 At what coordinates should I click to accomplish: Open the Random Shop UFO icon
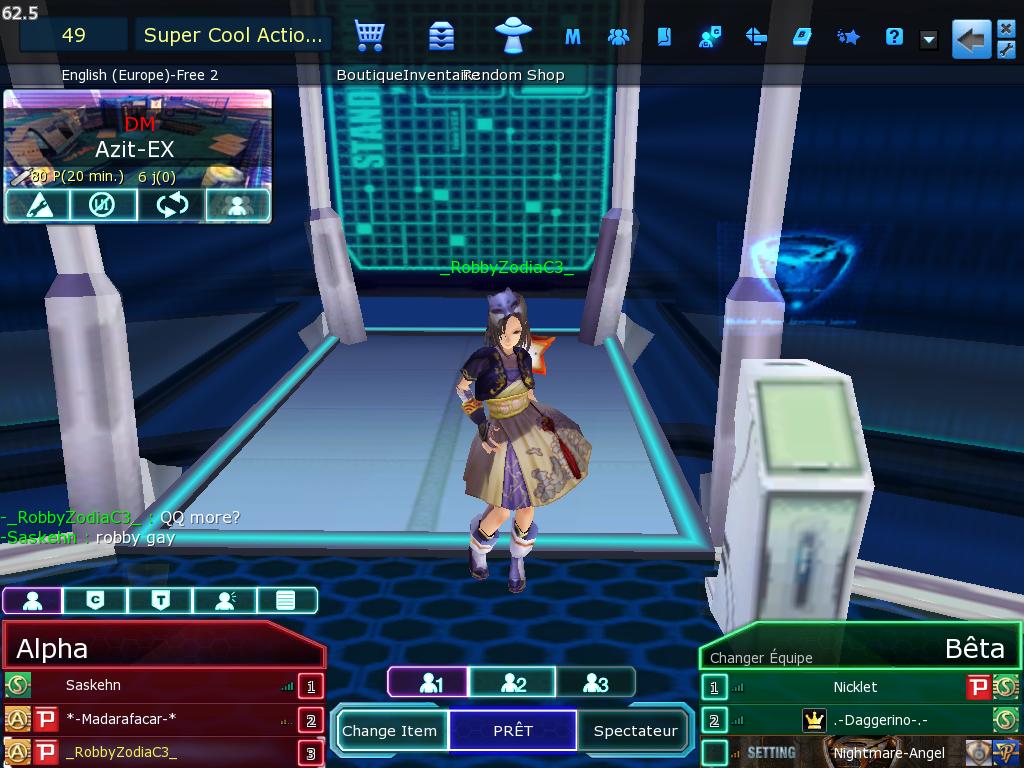coord(513,35)
